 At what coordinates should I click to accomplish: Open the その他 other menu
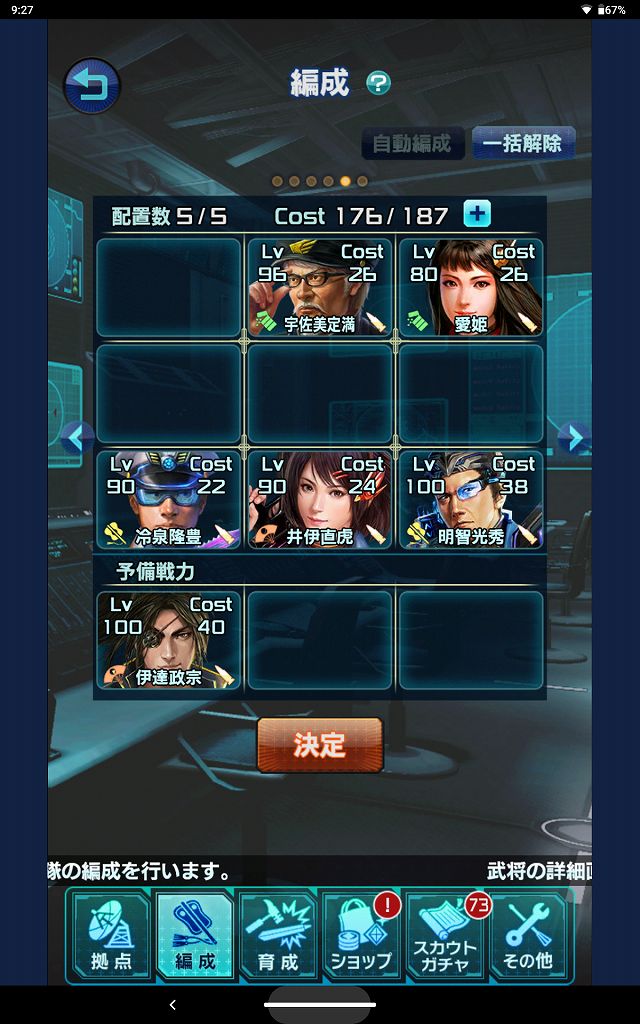pos(530,936)
